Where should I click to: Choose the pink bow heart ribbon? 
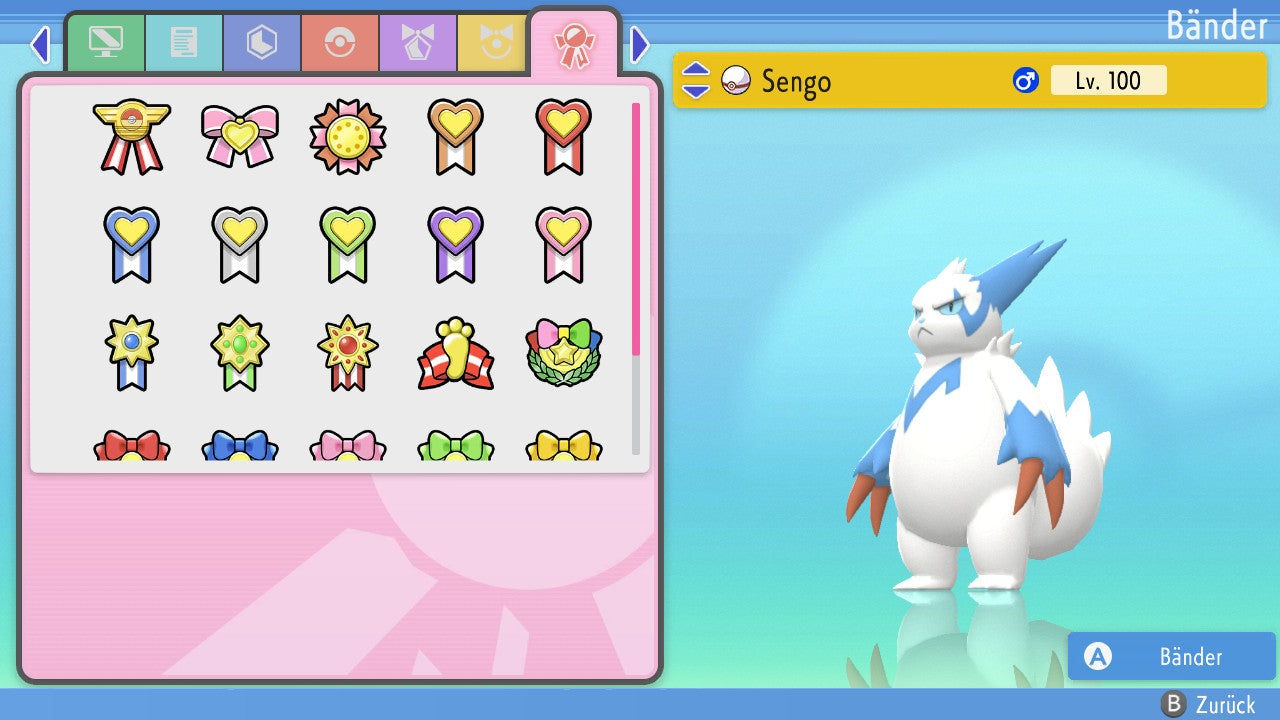pyautogui.click(x=239, y=135)
